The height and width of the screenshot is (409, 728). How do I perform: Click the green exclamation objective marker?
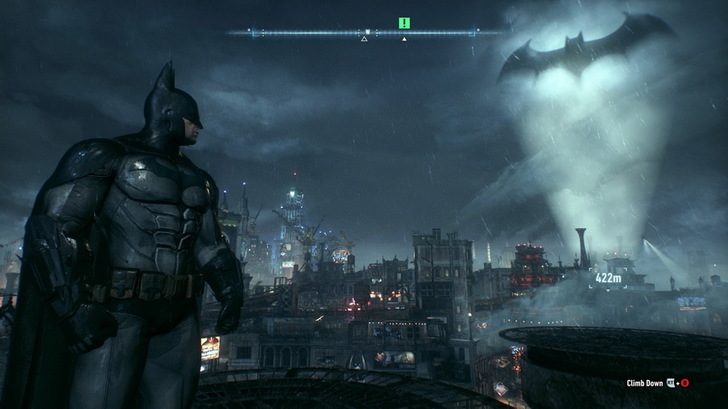tap(404, 22)
